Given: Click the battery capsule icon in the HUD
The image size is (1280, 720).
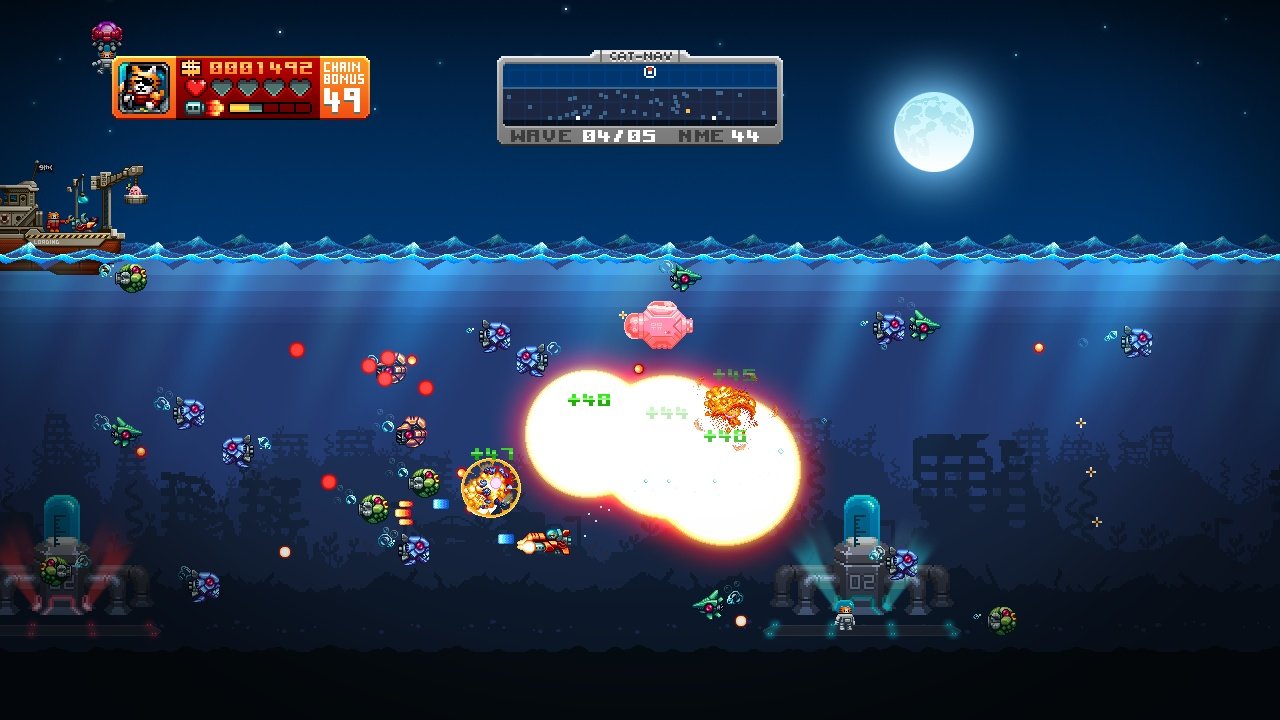Looking at the screenshot, I should point(193,106).
